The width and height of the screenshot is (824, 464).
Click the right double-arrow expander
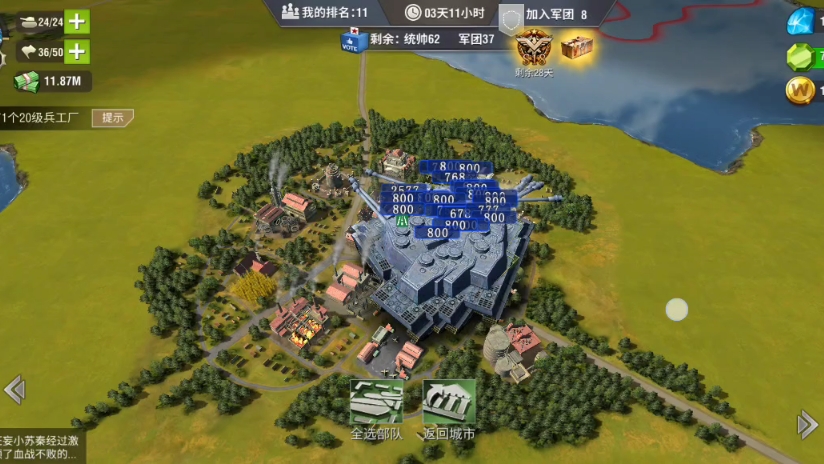(x=808, y=425)
